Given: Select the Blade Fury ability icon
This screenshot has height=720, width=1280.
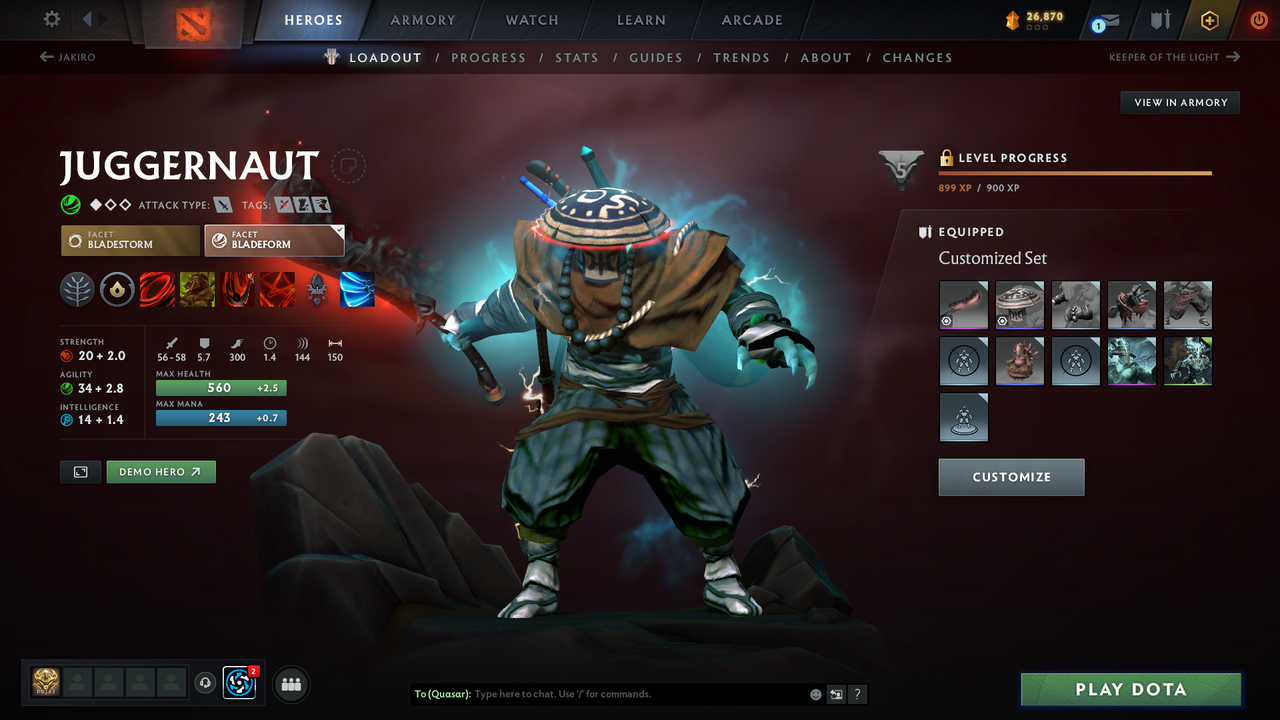Looking at the screenshot, I should (157, 290).
